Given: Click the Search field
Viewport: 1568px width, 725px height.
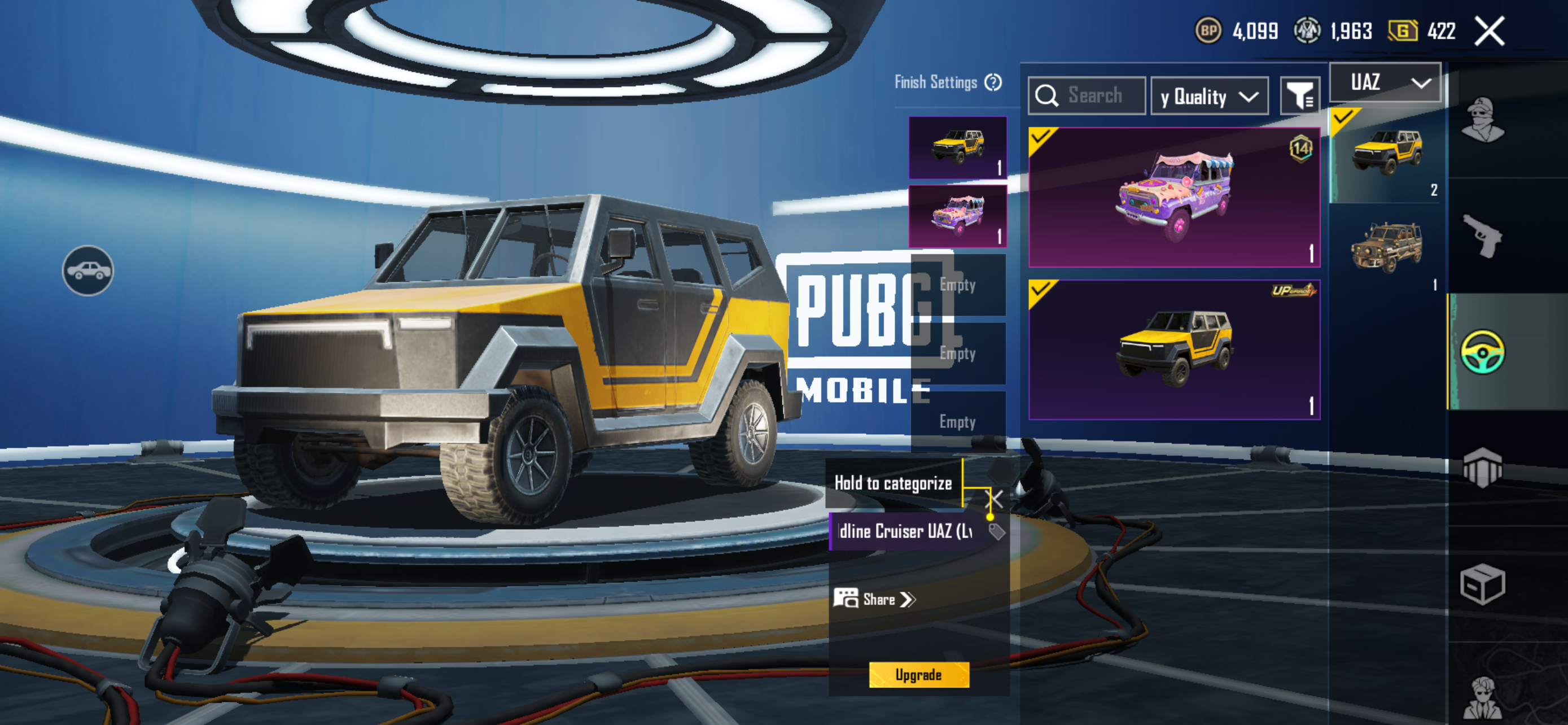Looking at the screenshot, I should (1094, 95).
